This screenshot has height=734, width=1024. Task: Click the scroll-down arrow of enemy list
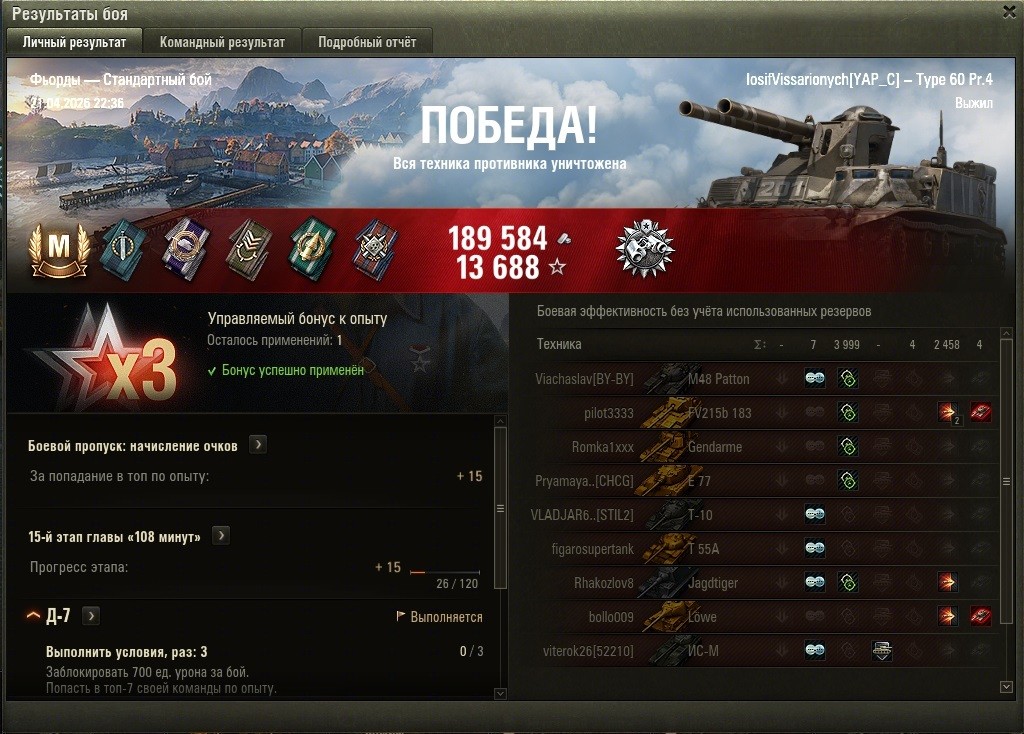[x=1006, y=687]
